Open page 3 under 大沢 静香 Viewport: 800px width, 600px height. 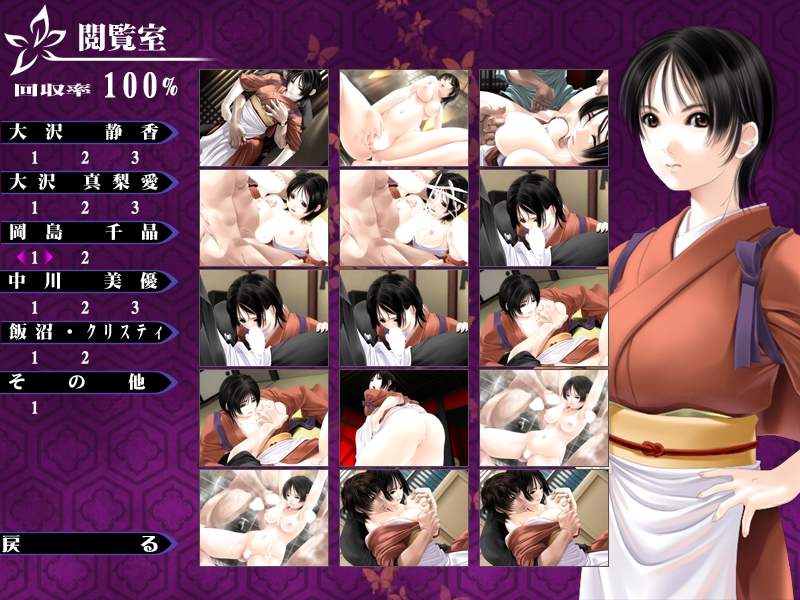coord(135,158)
